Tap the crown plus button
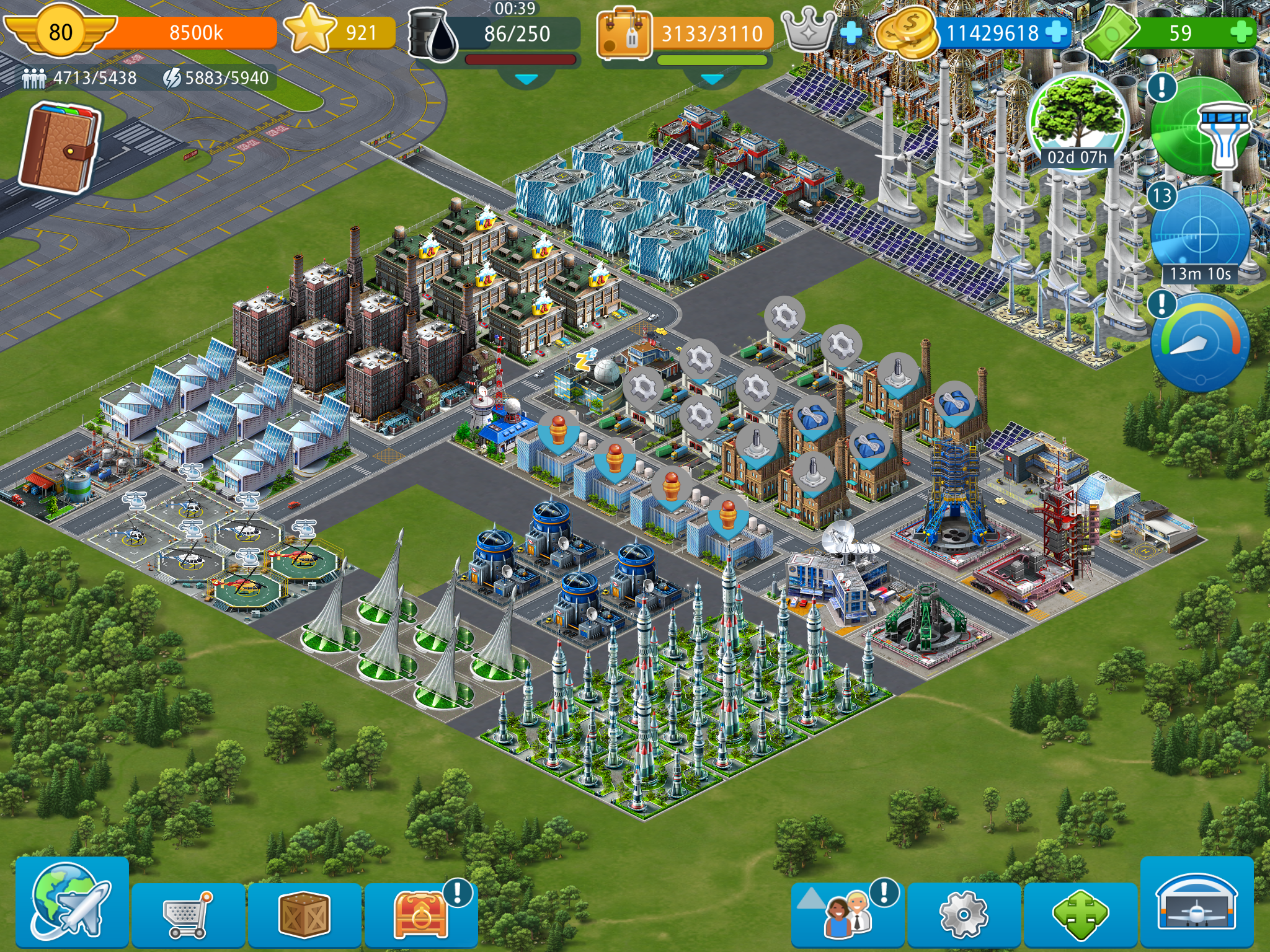 pos(852,32)
